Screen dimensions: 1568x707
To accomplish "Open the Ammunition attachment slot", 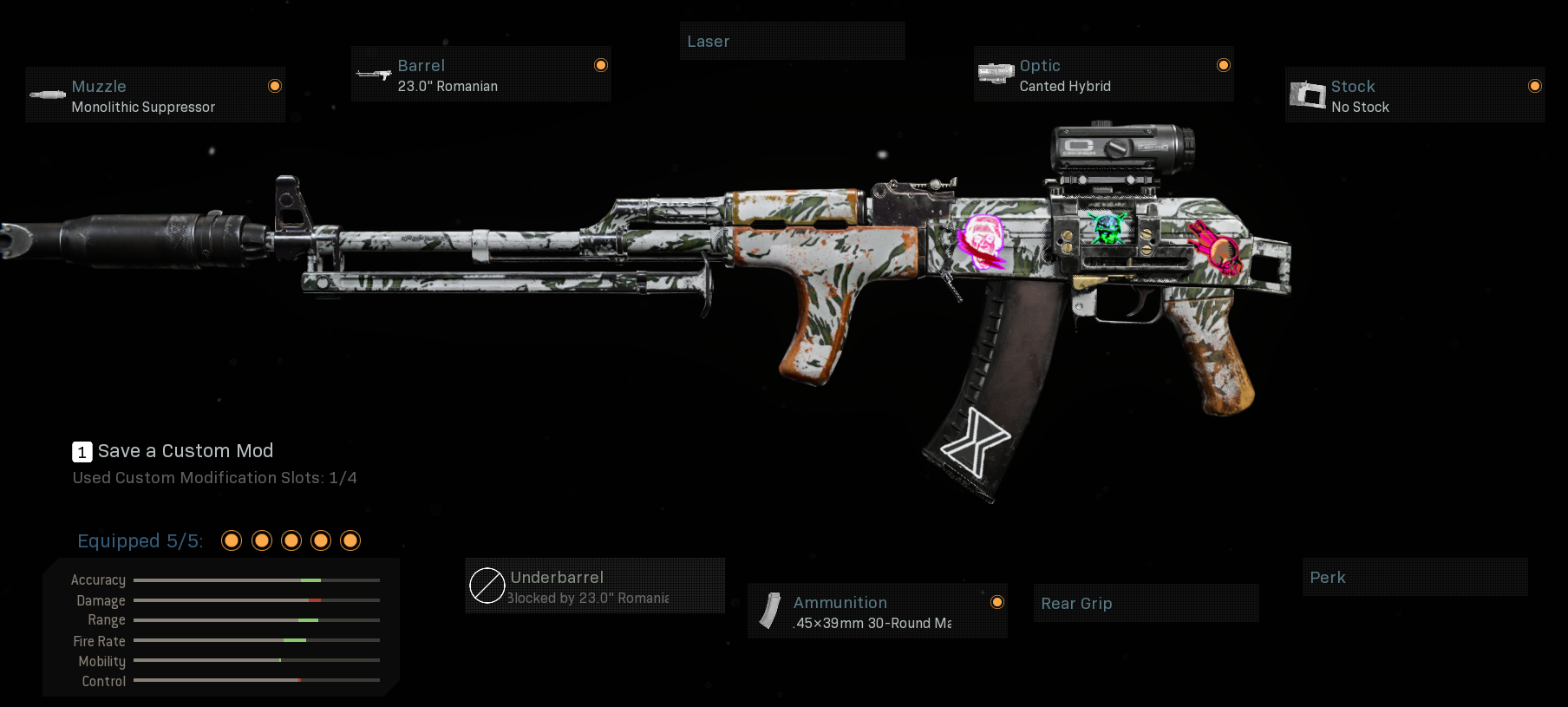I will 877,612.
